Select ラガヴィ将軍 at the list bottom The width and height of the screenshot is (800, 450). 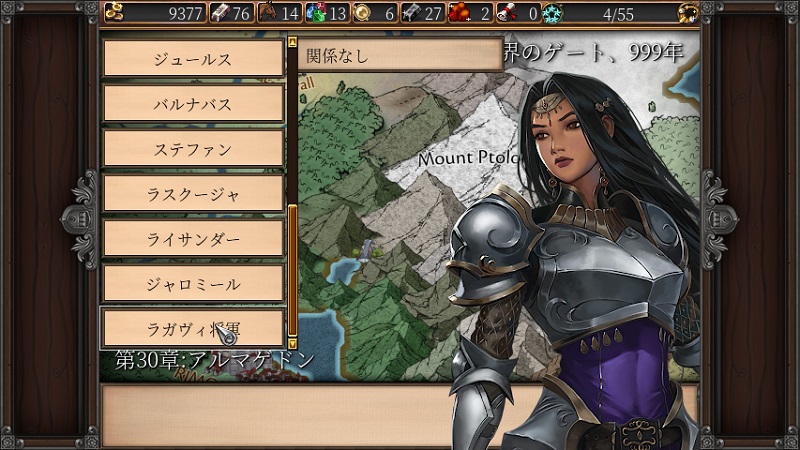tap(193, 328)
